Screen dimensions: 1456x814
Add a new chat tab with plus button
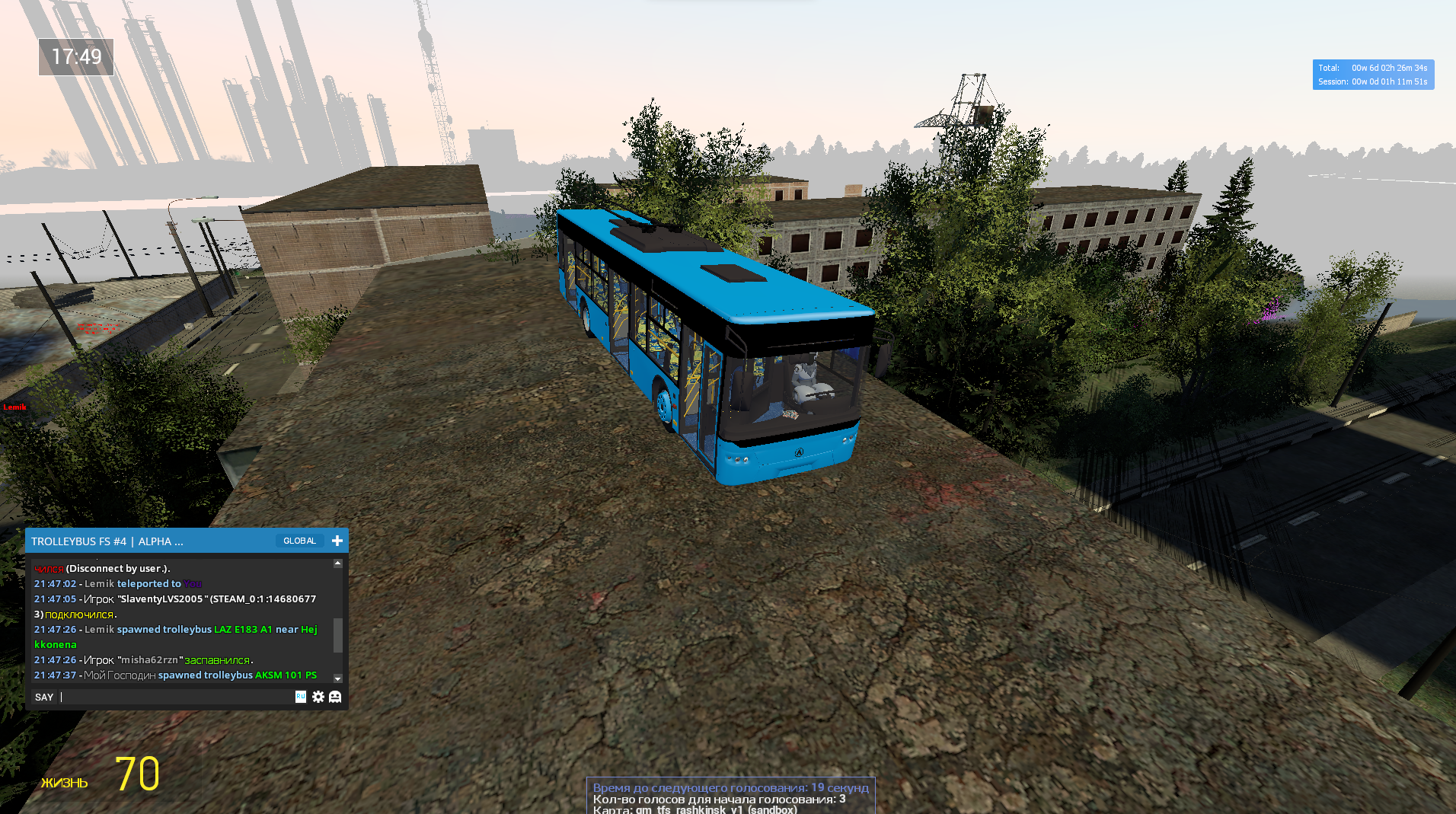[x=337, y=541]
